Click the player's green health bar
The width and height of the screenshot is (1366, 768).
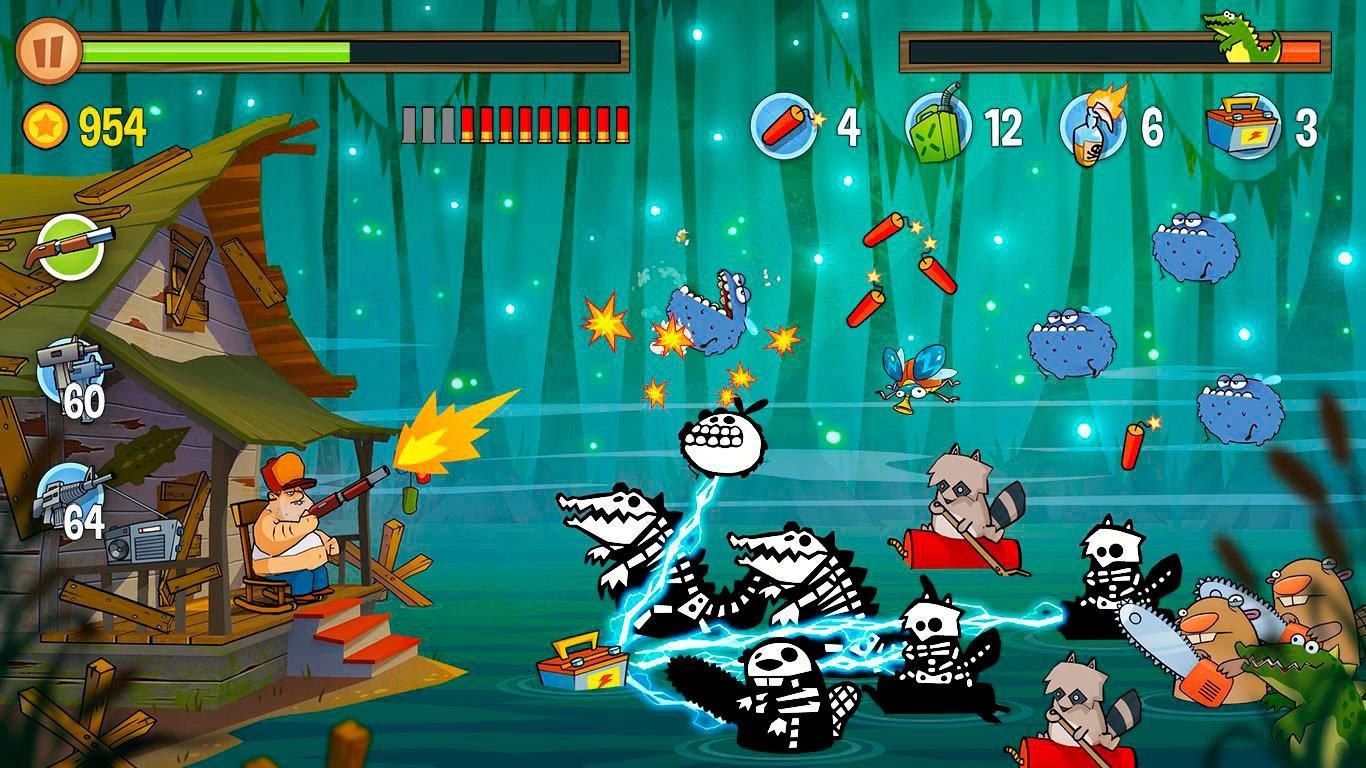pyautogui.click(x=220, y=46)
